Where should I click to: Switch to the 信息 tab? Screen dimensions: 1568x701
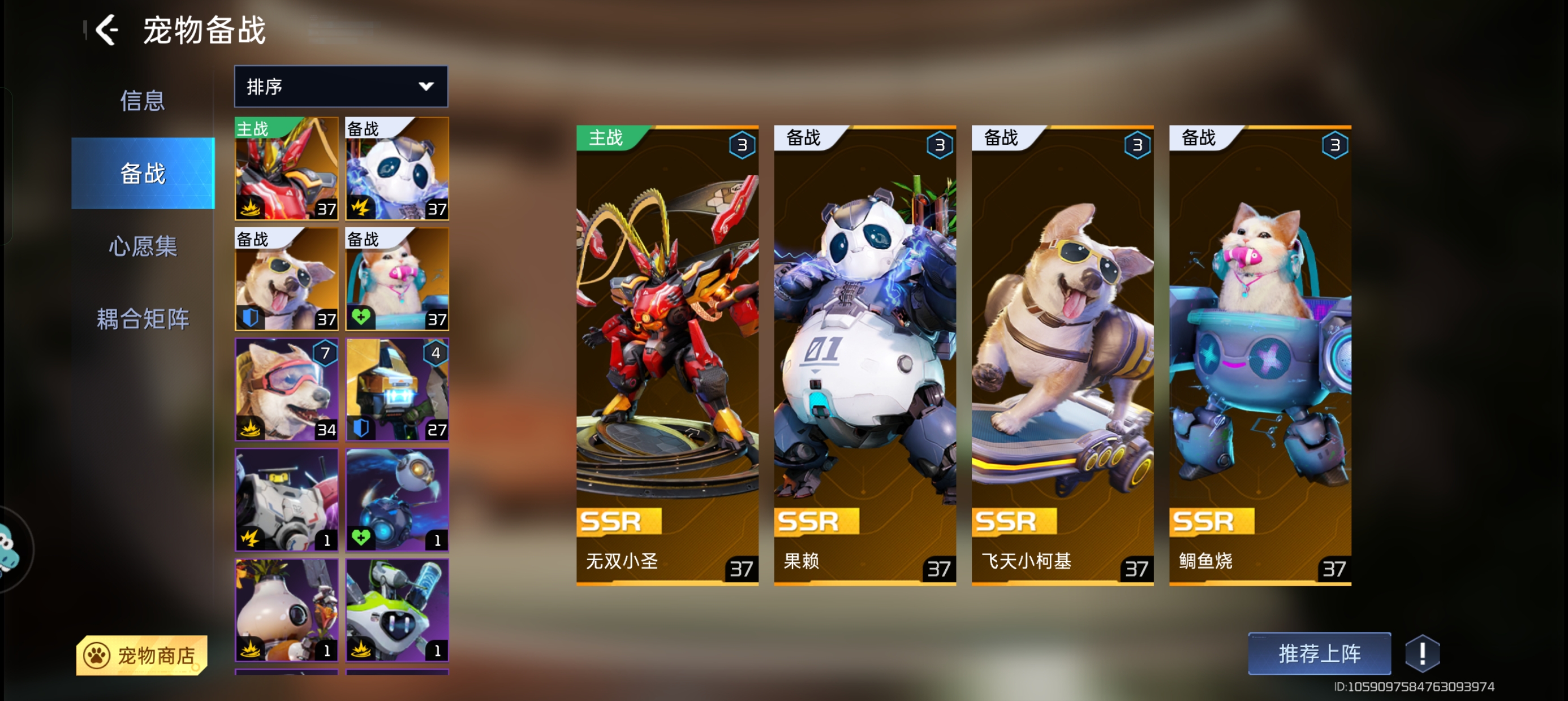tap(143, 101)
